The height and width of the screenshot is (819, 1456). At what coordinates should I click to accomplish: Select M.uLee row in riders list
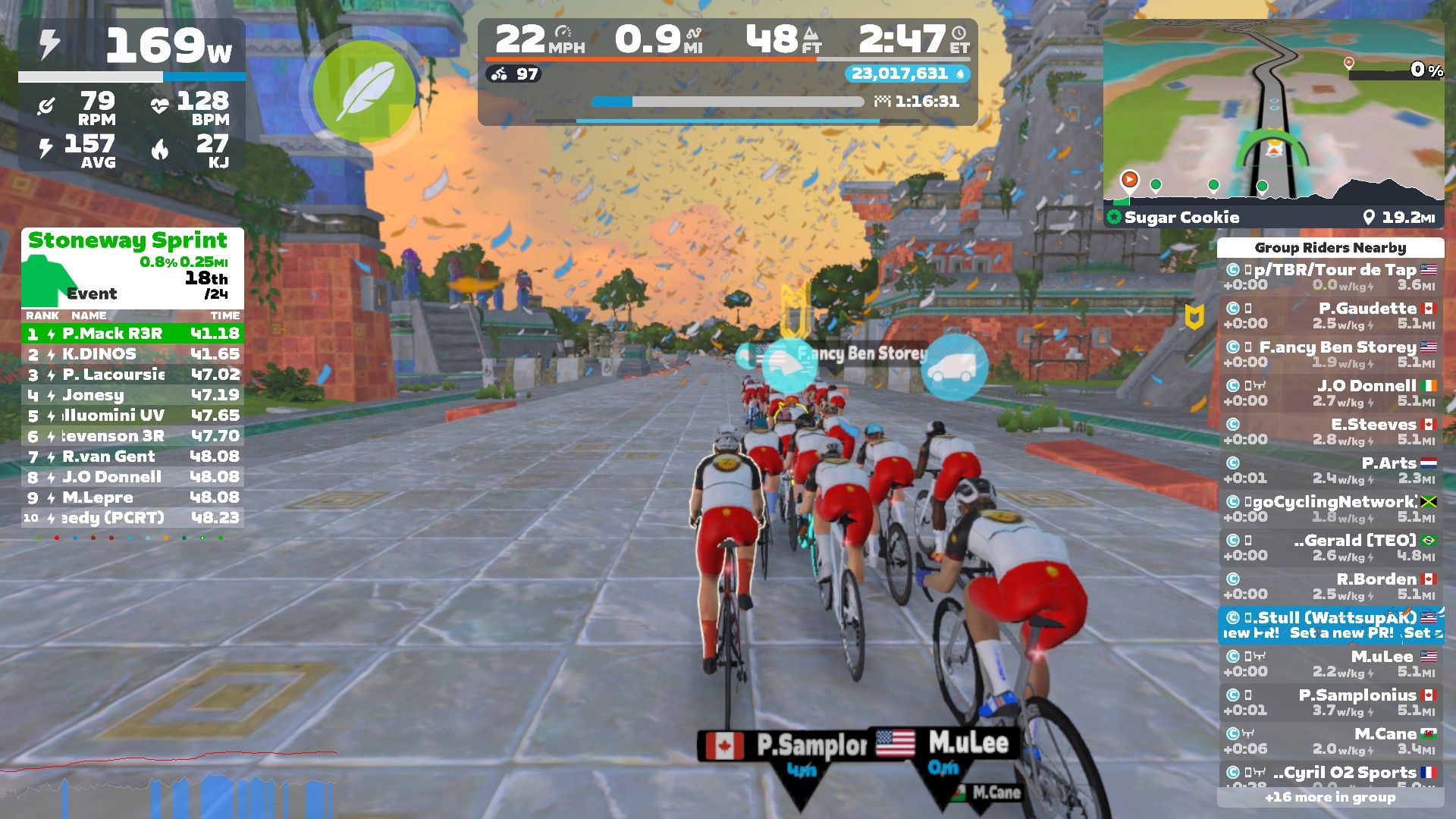(1331, 664)
